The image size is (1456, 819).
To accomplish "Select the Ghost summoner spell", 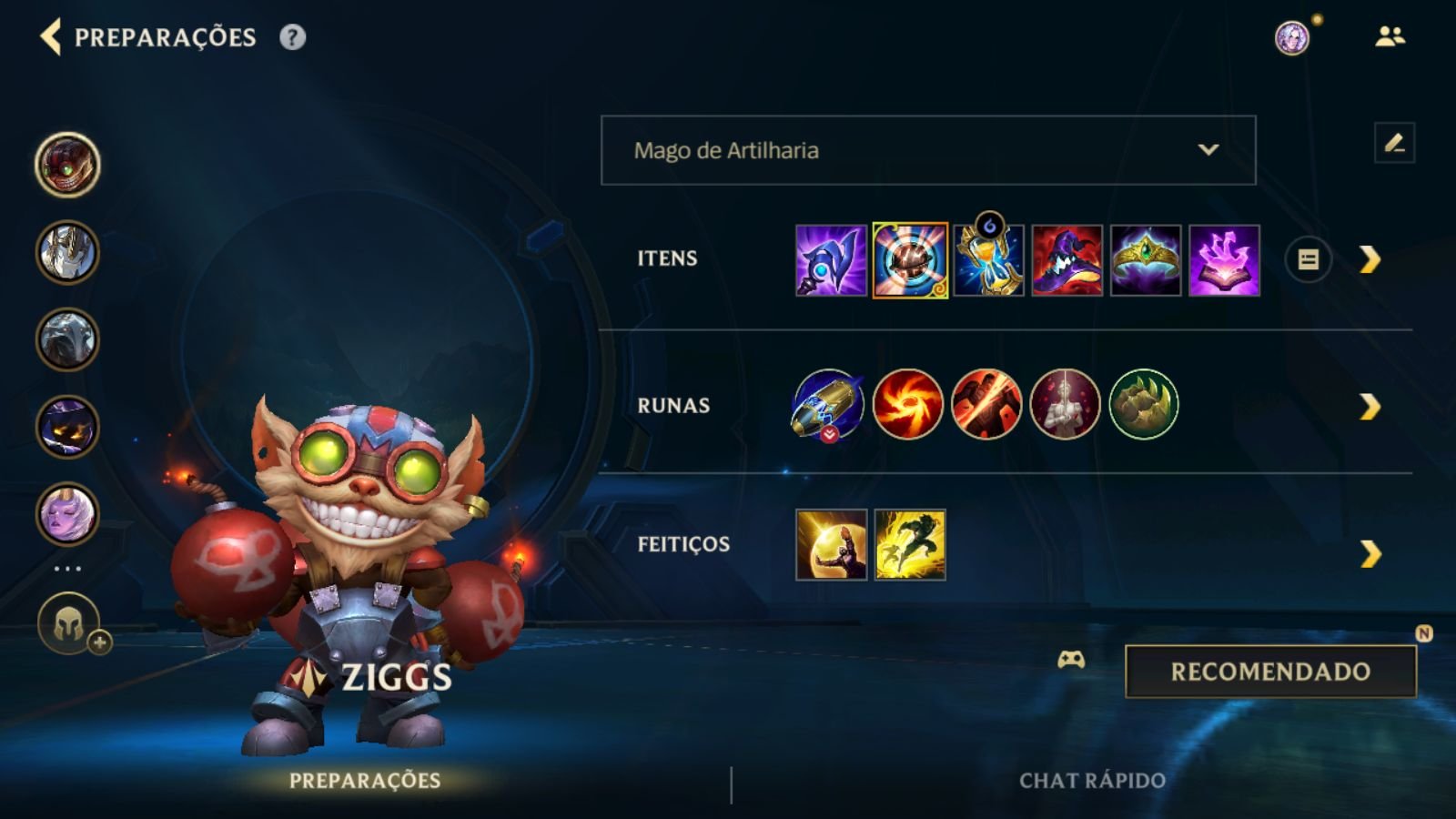I will coord(910,546).
